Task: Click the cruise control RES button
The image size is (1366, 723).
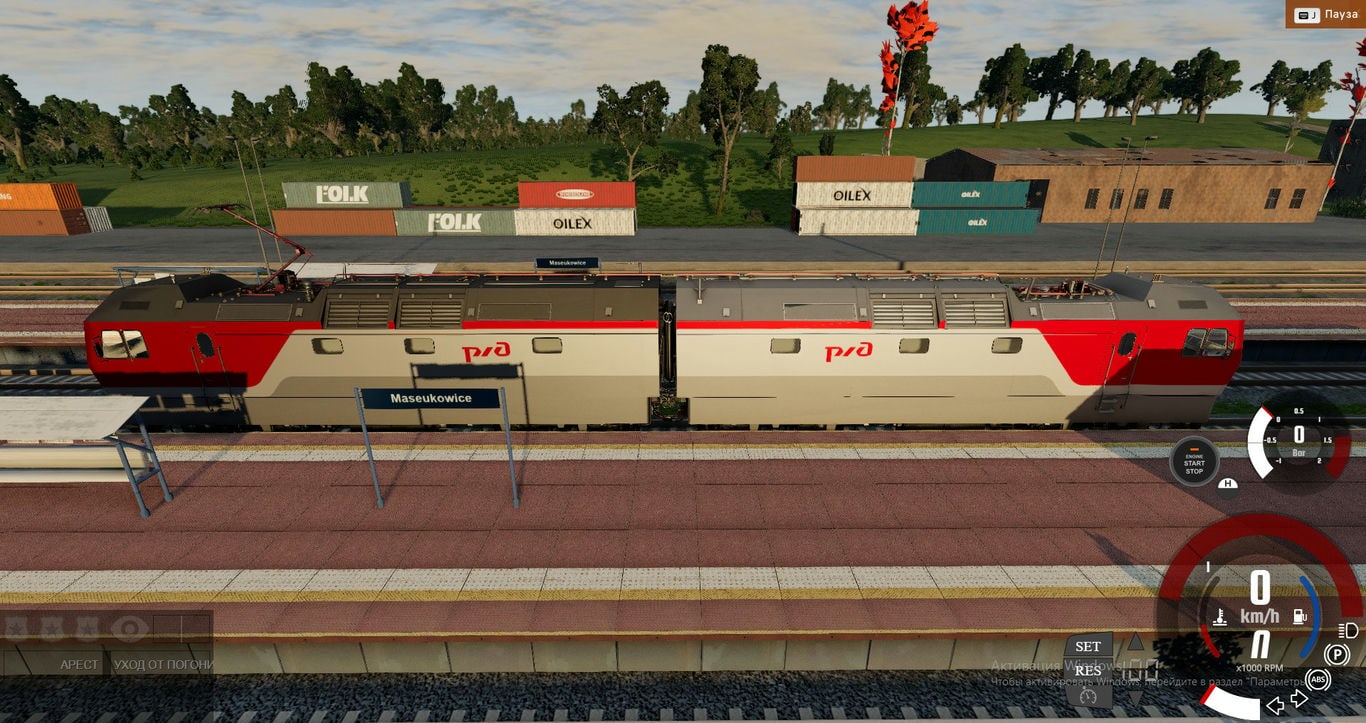Action: 1088,670
